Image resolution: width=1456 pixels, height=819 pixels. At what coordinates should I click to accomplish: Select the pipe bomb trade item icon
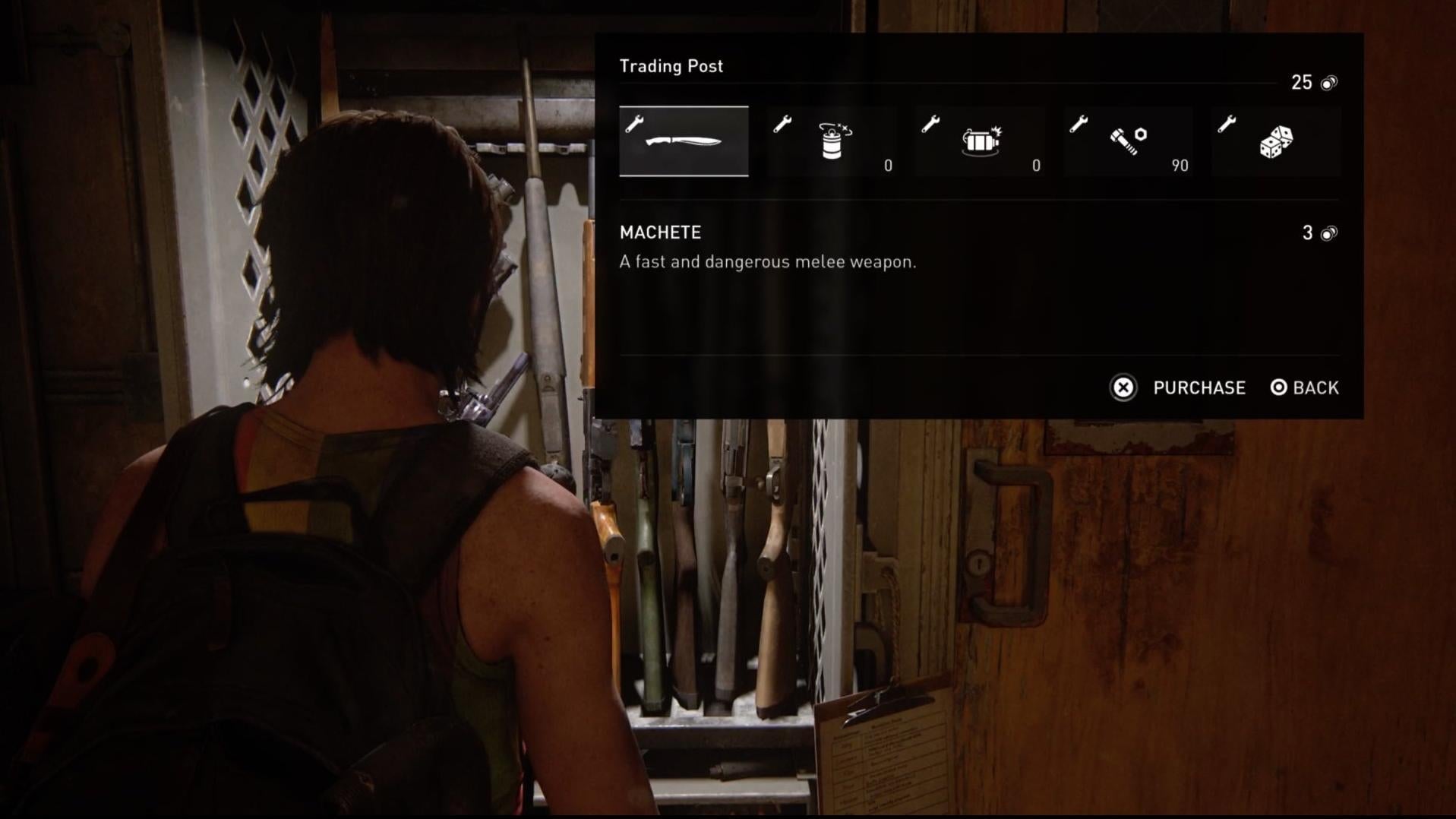coord(980,139)
